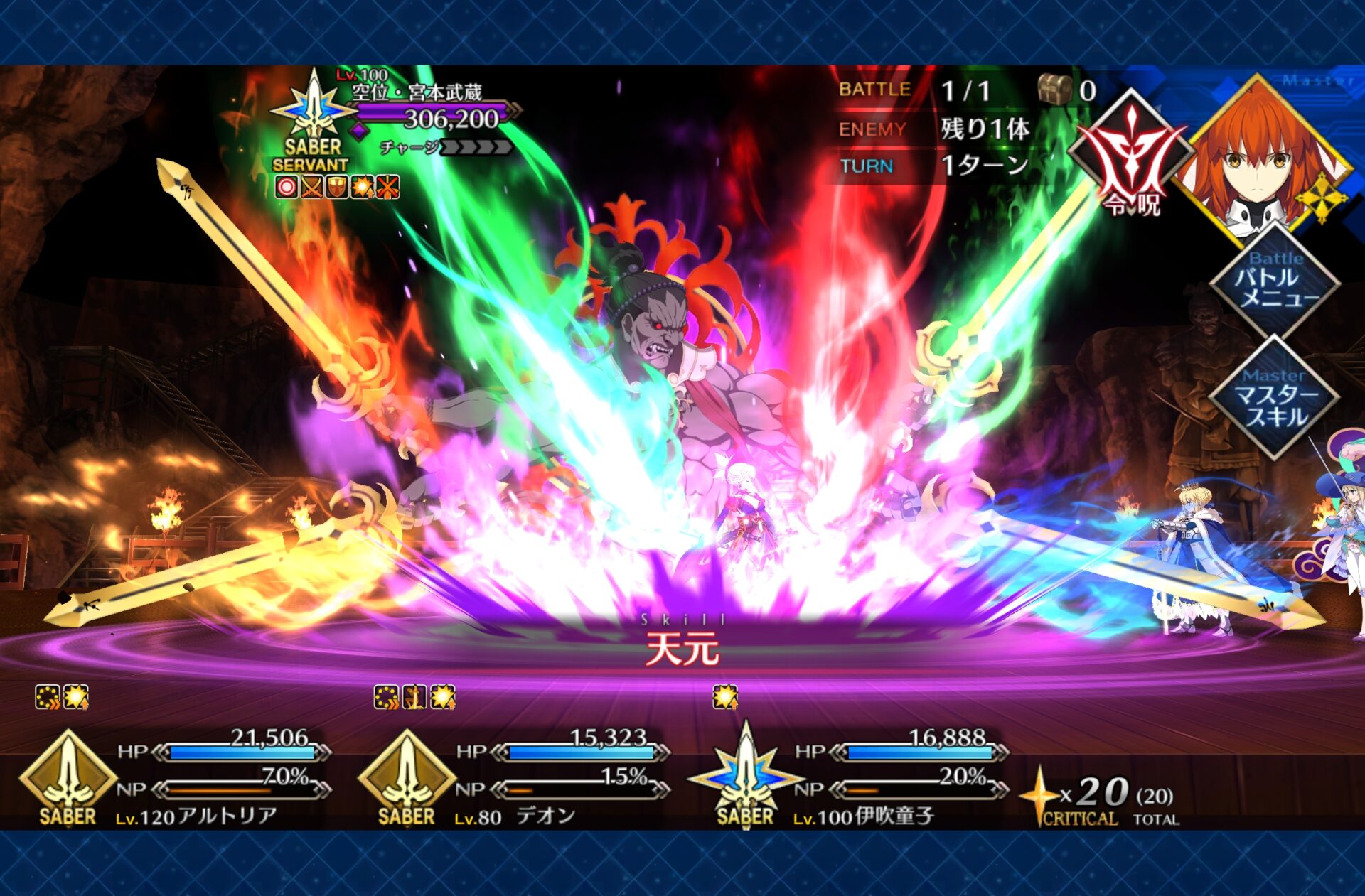Inspect Altria's active buff icons
1365x896 pixels.
pyautogui.click(x=62, y=697)
